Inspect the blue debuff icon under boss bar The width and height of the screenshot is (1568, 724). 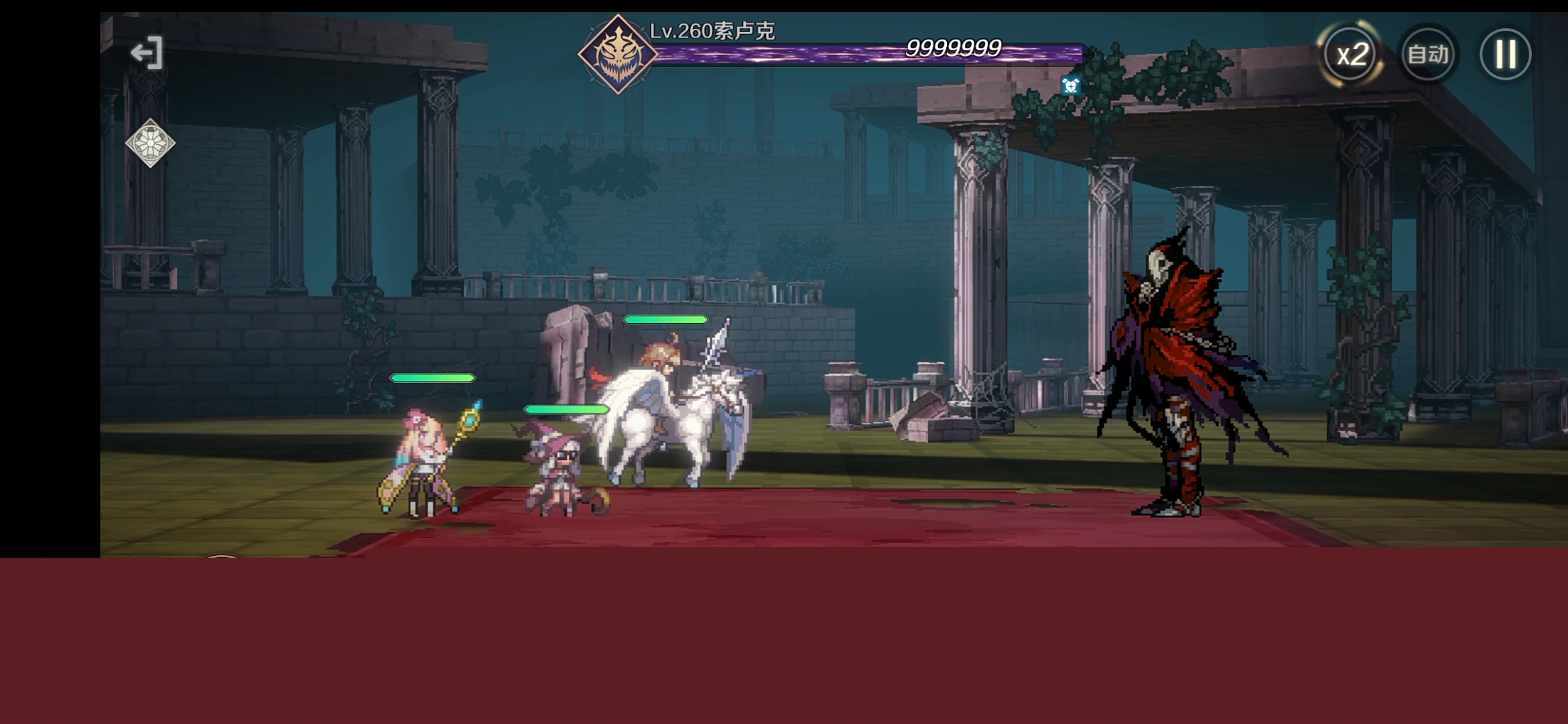click(x=1070, y=85)
